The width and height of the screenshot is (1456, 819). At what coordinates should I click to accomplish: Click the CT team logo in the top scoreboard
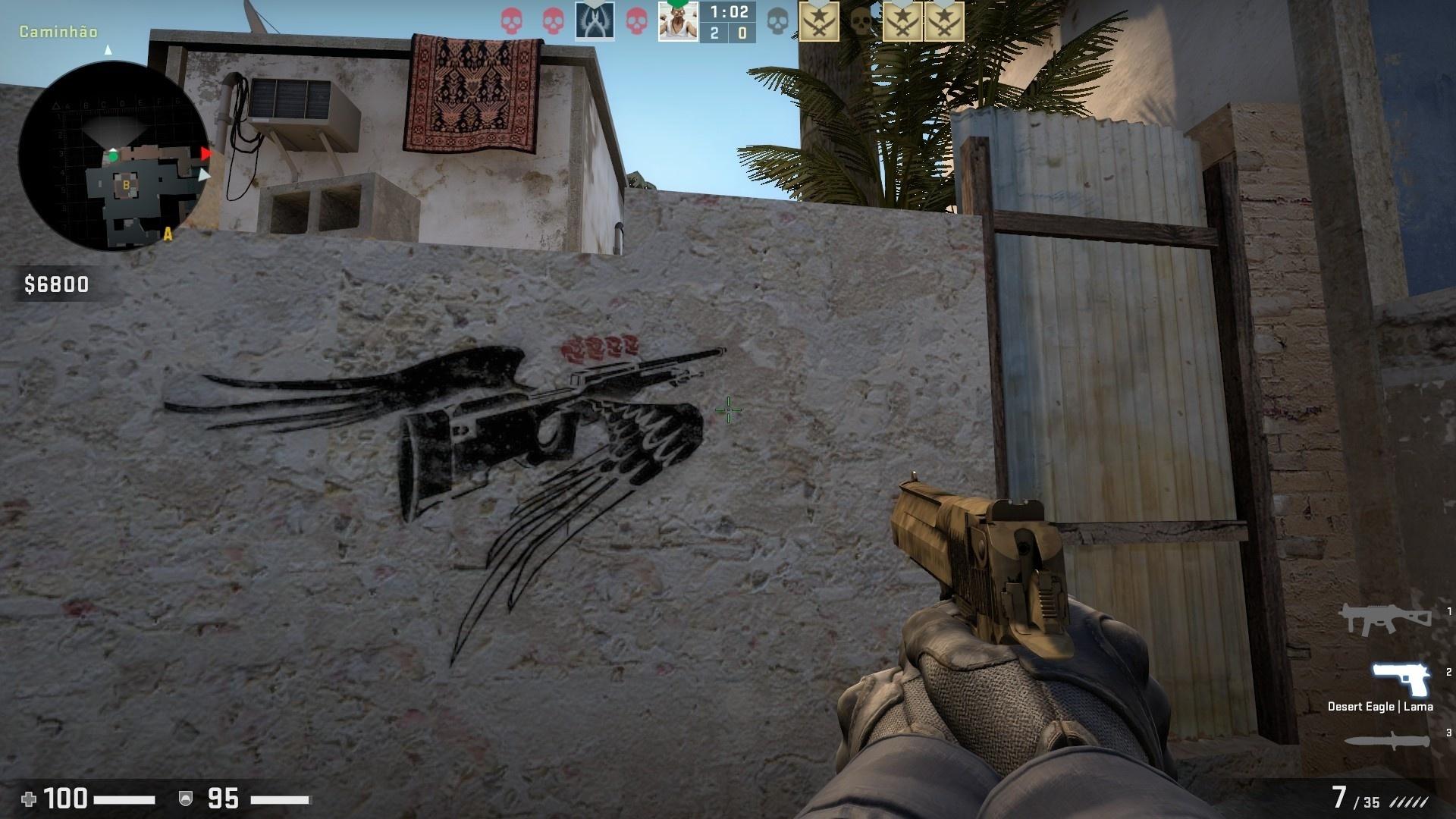point(595,20)
